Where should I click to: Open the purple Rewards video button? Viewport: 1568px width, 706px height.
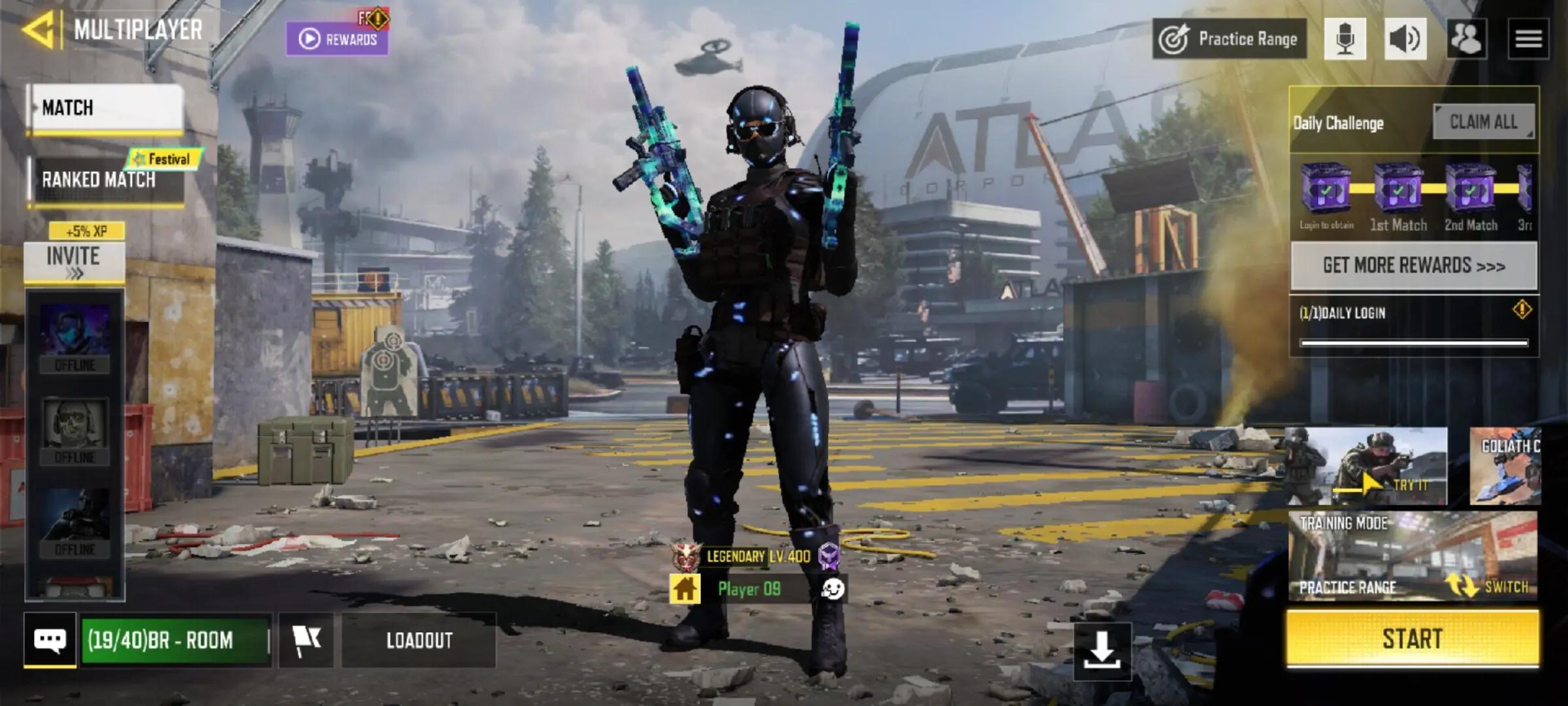[337, 39]
